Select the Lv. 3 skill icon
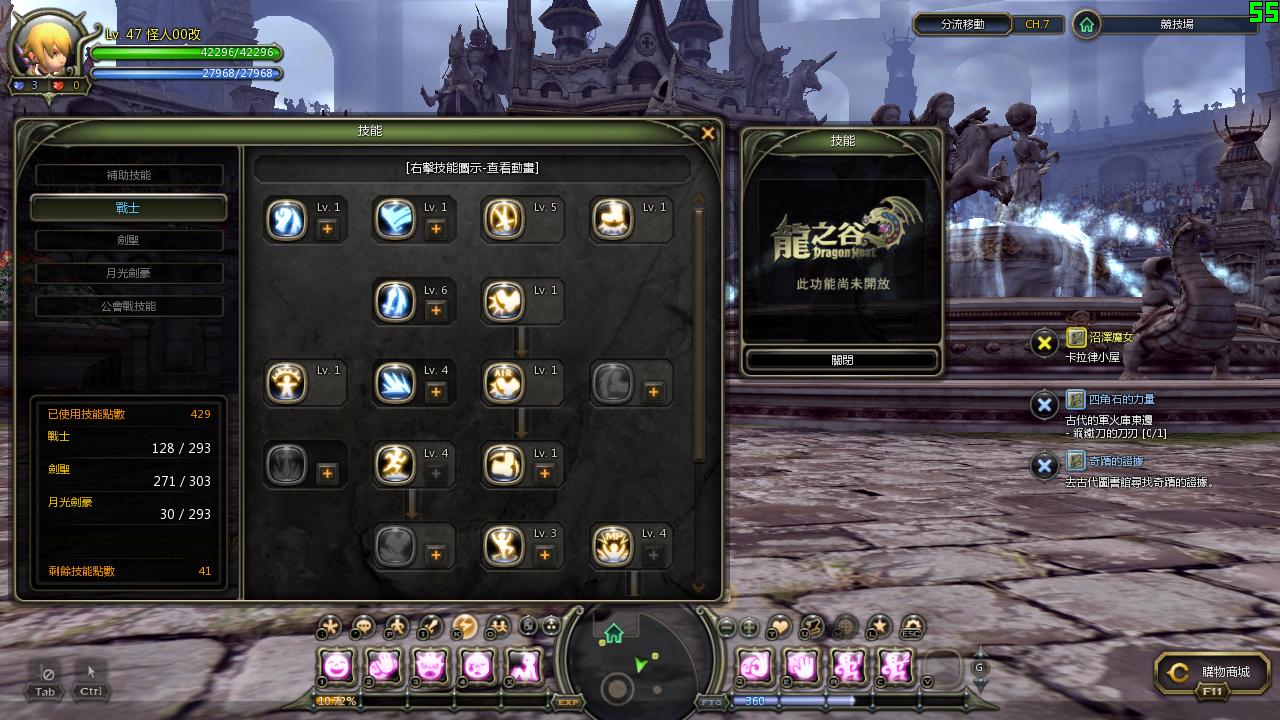The image size is (1280, 720). [x=503, y=546]
